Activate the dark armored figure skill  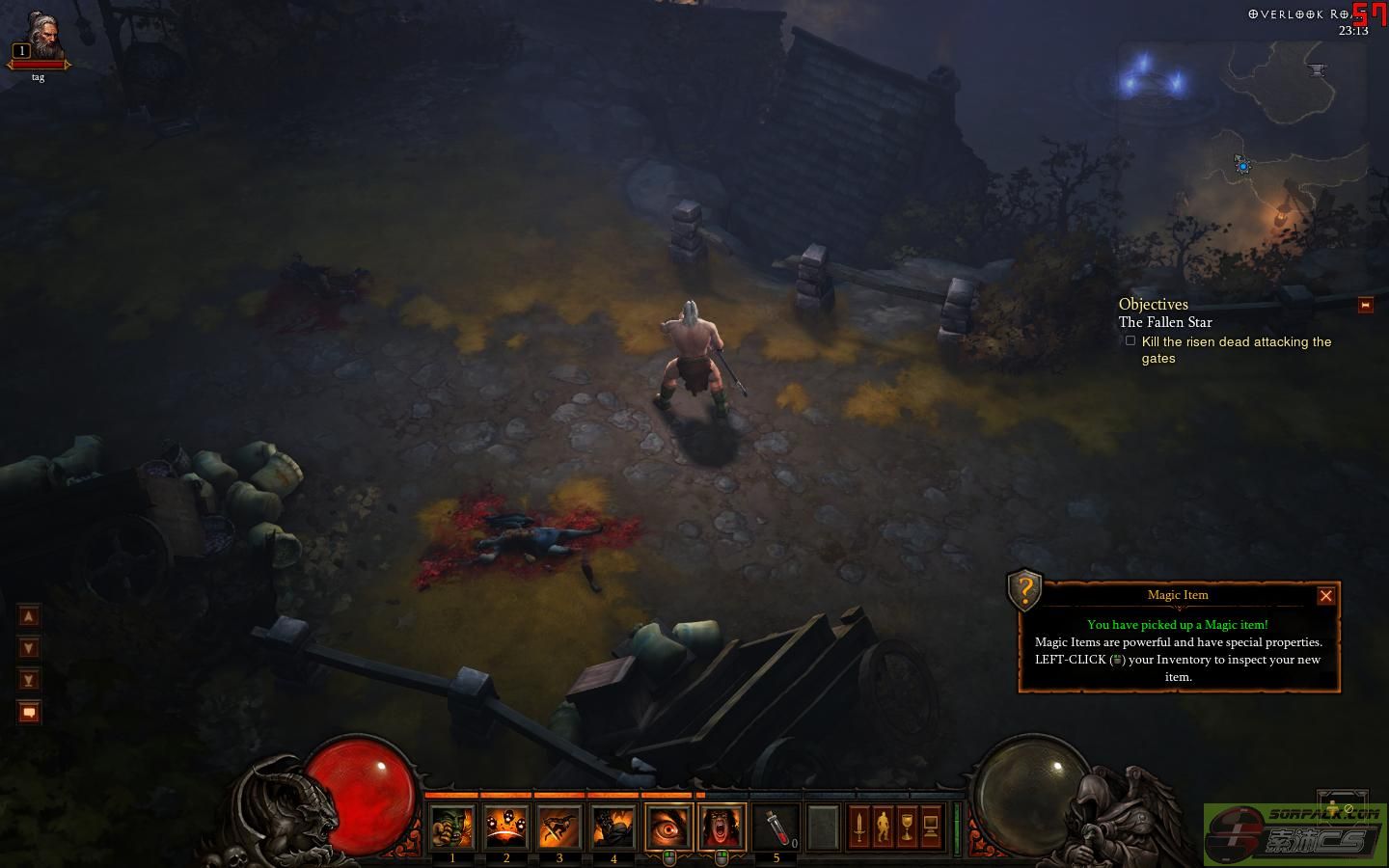click(x=613, y=827)
